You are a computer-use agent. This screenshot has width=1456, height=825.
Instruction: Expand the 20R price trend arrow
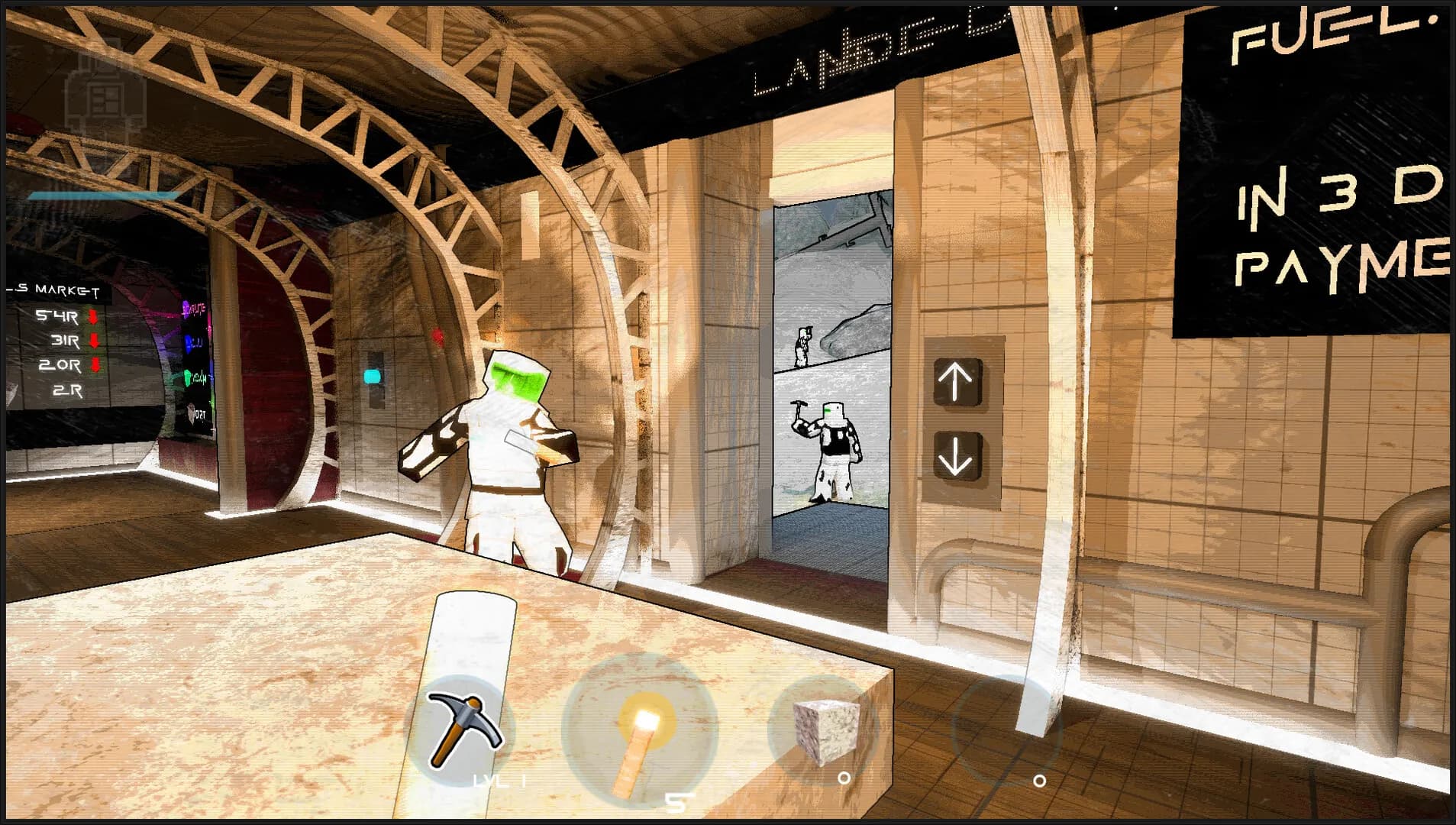(95, 366)
